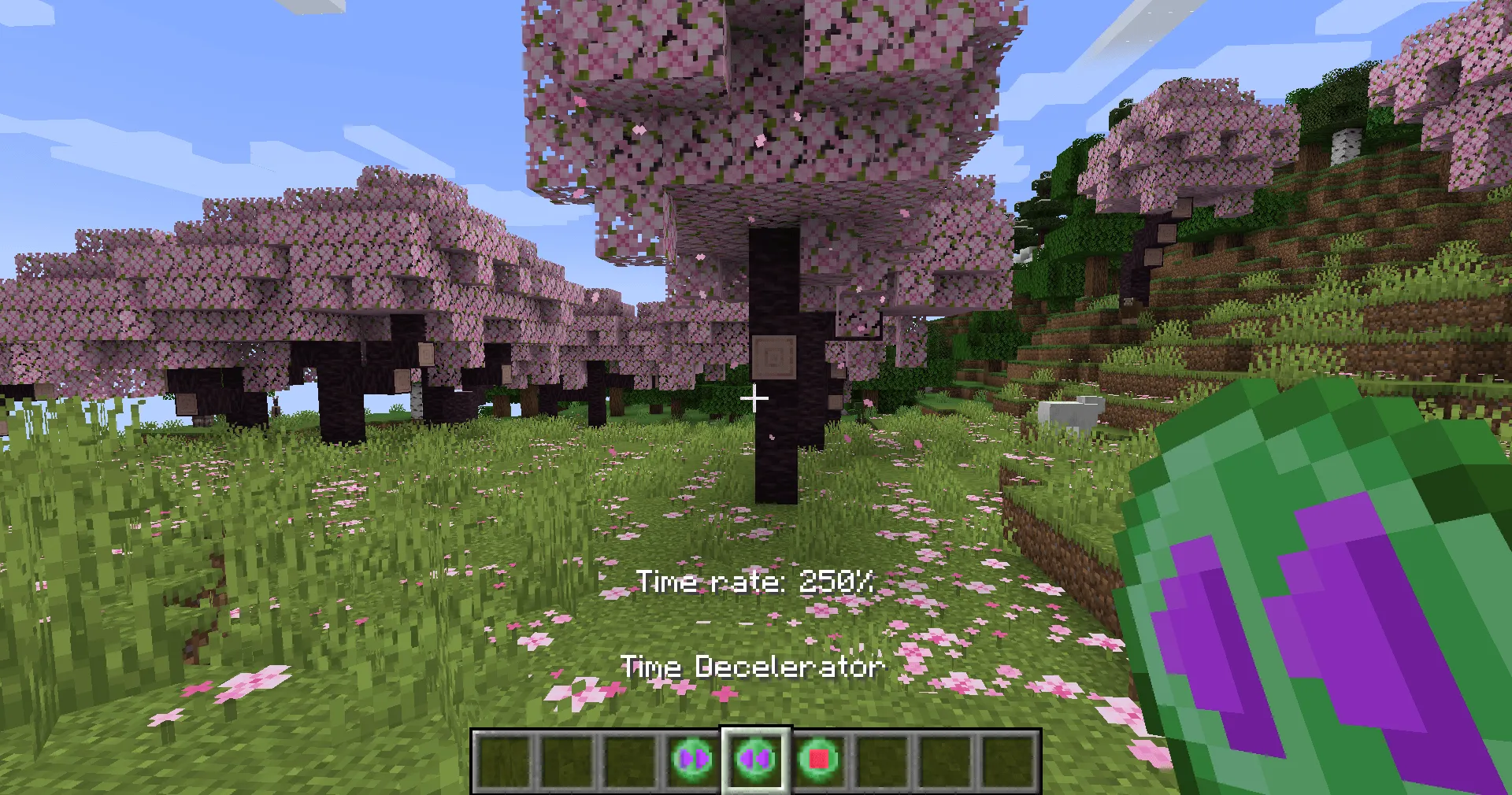This screenshot has width=1512, height=795.
Task: Click the Time Decelerator item name text
Action: [x=754, y=667]
